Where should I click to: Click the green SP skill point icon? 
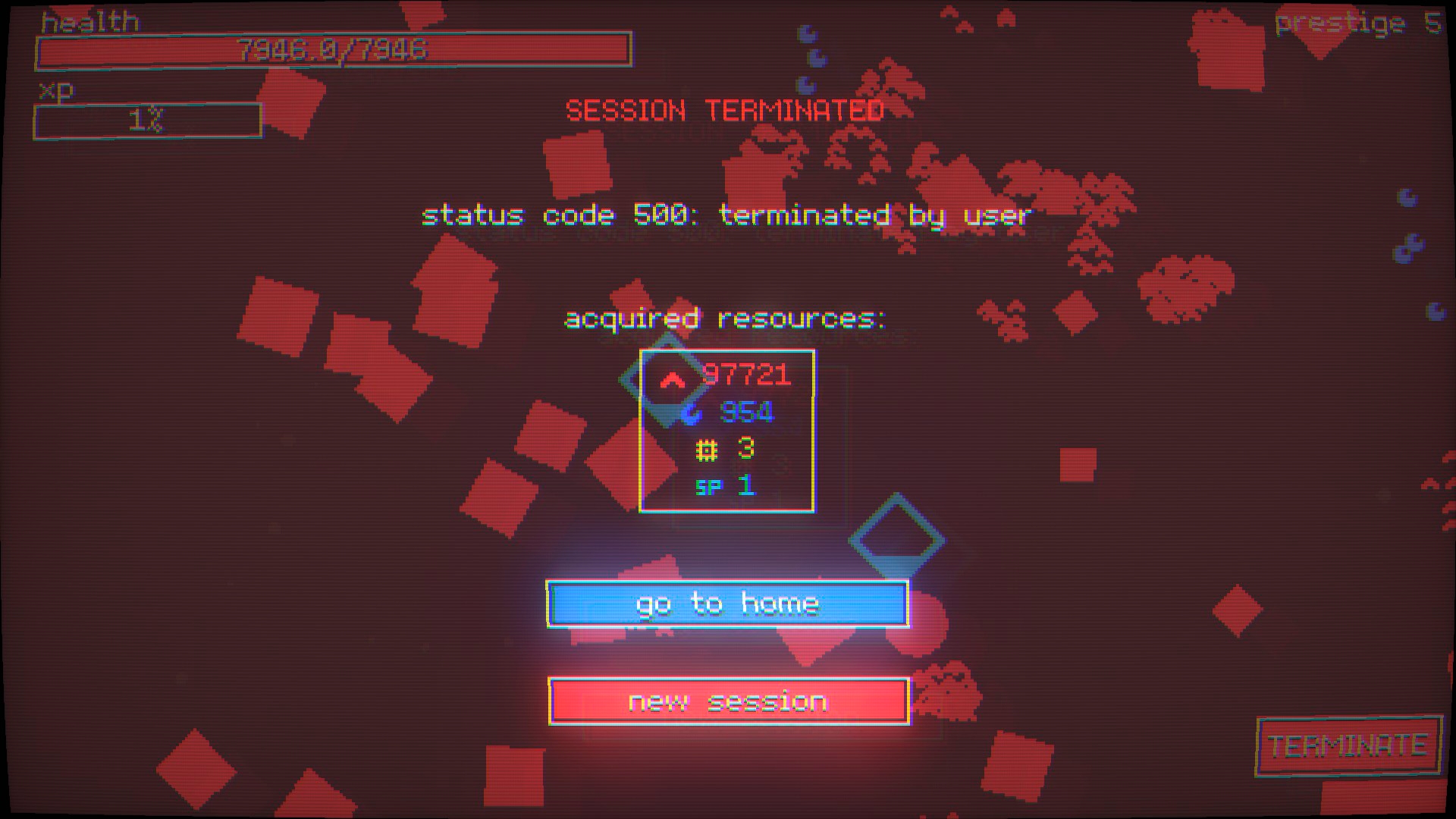point(707,486)
